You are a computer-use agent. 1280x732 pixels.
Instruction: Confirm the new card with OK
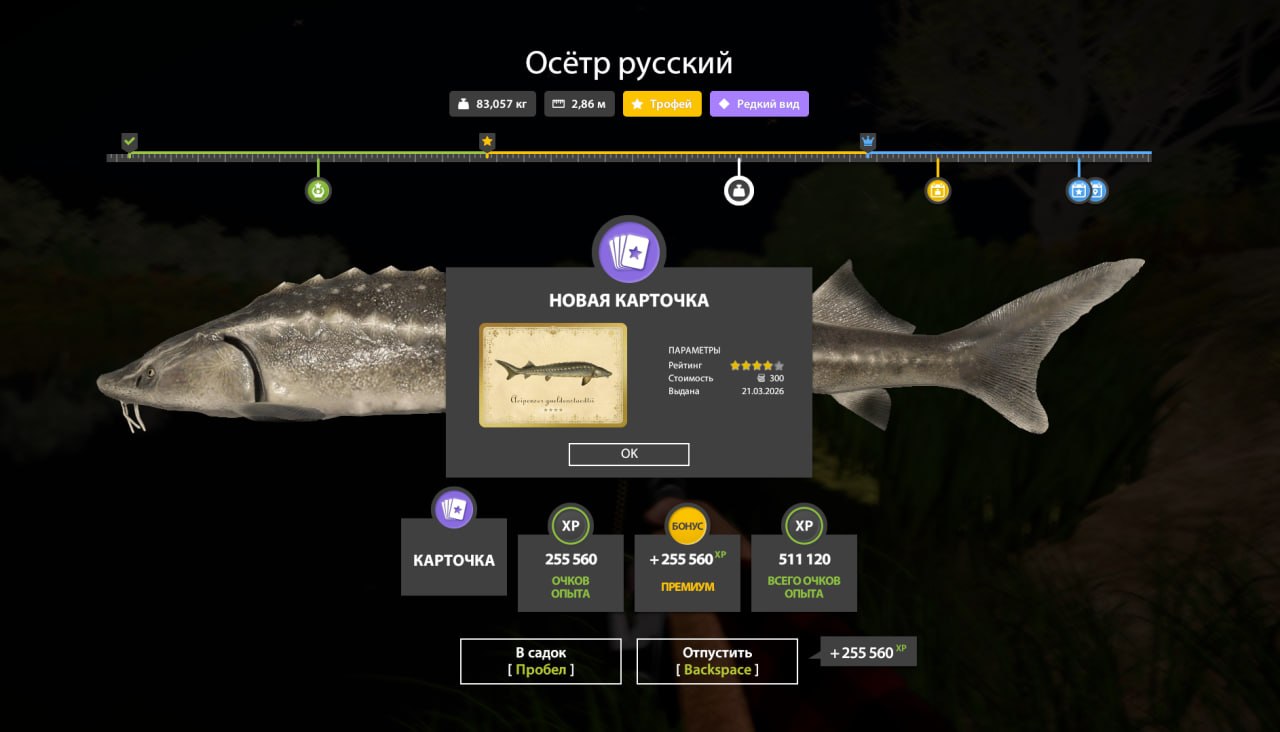pos(629,454)
